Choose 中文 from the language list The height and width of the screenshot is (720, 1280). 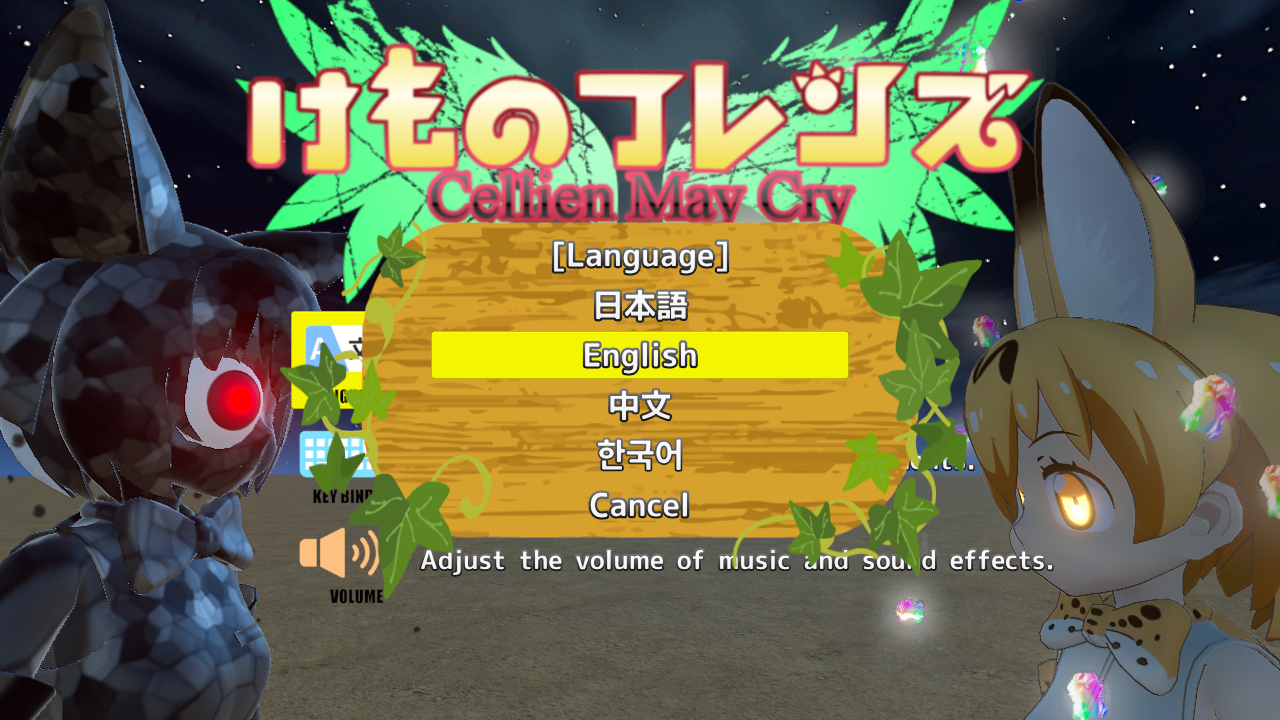click(639, 406)
